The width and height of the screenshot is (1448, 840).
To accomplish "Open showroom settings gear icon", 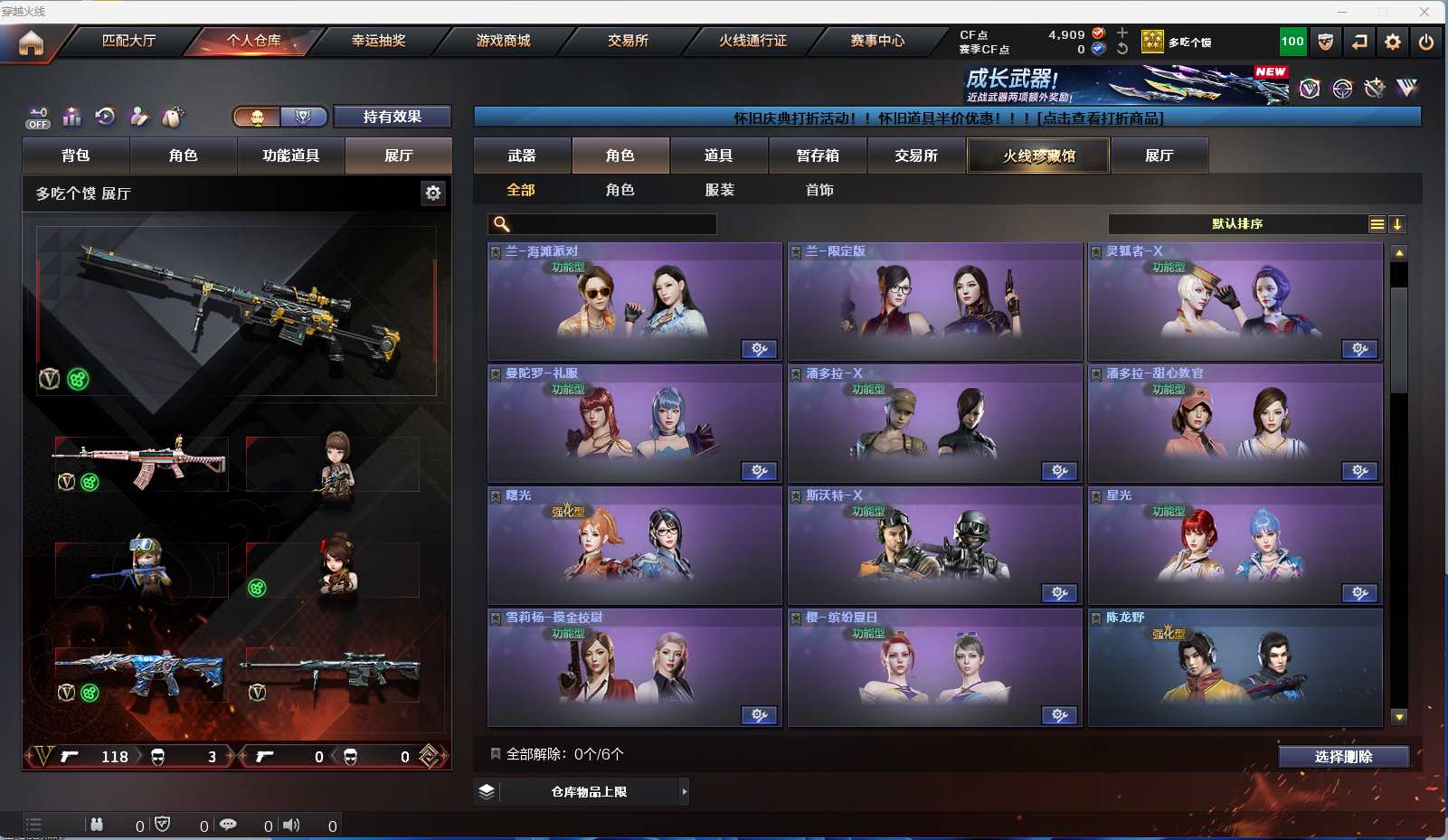I will pyautogui.click(x=433, y=193).
